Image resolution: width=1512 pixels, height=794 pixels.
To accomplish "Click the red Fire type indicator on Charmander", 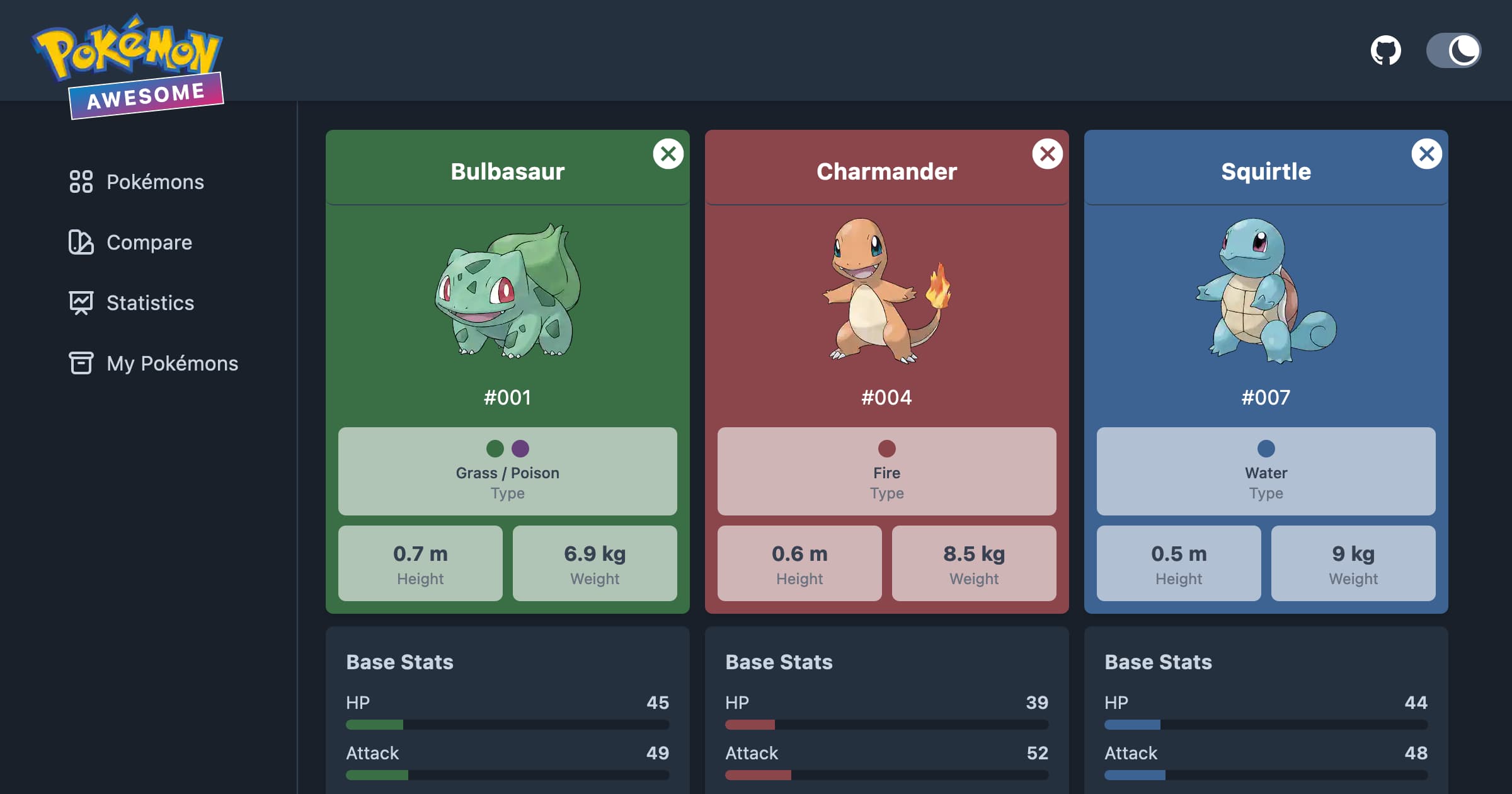I will pyautogui.click(x=887, y=449).
